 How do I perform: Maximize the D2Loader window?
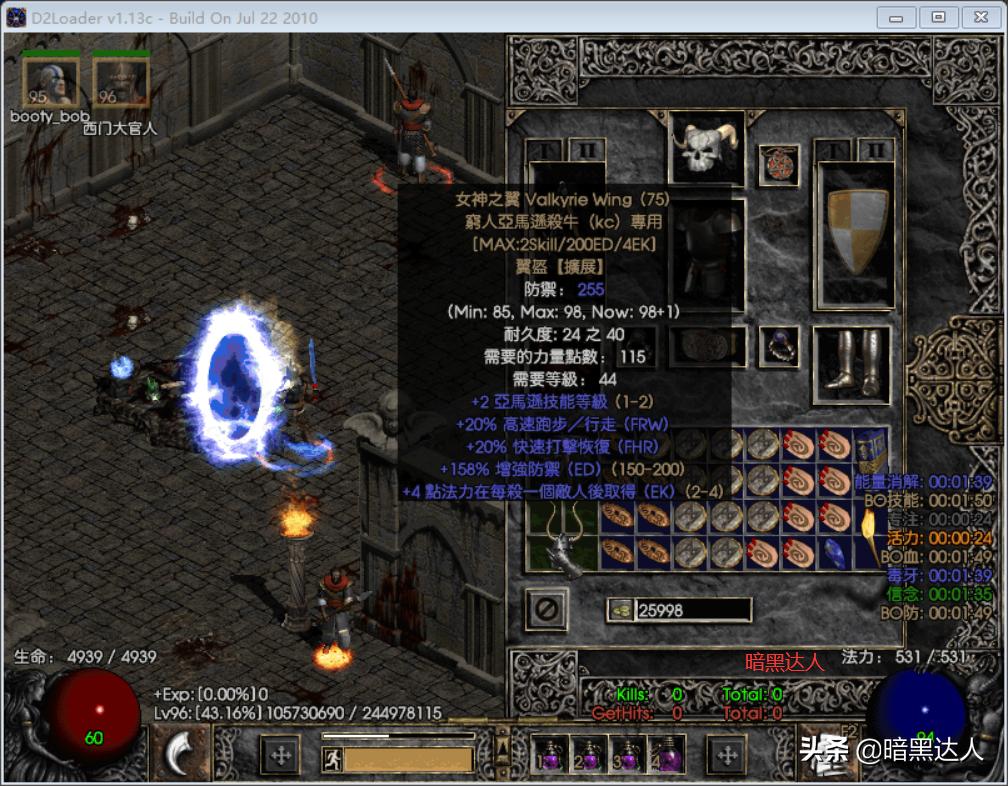pyautogui.click(x=938, y=17)
